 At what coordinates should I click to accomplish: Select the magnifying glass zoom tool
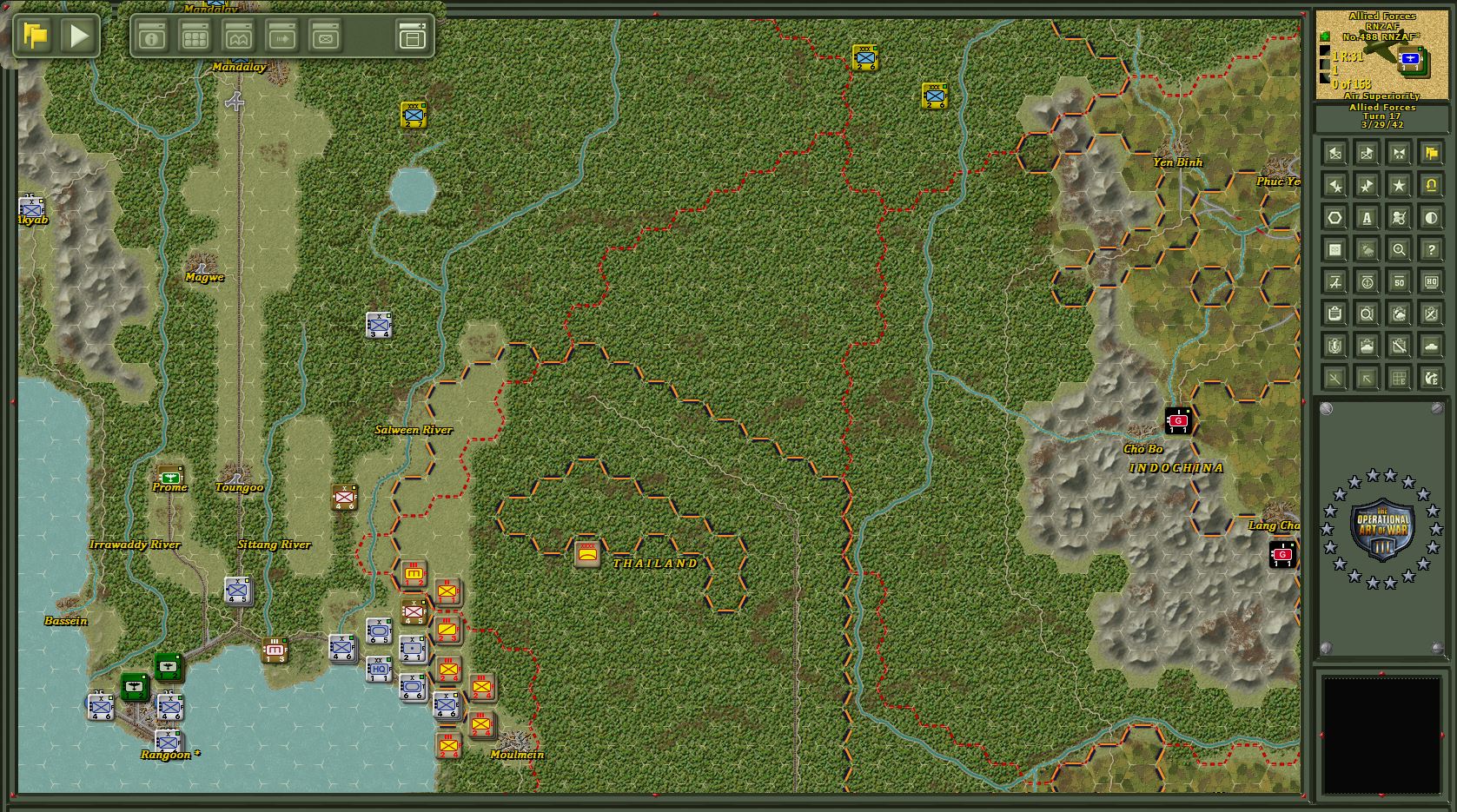pos(1400,250)
